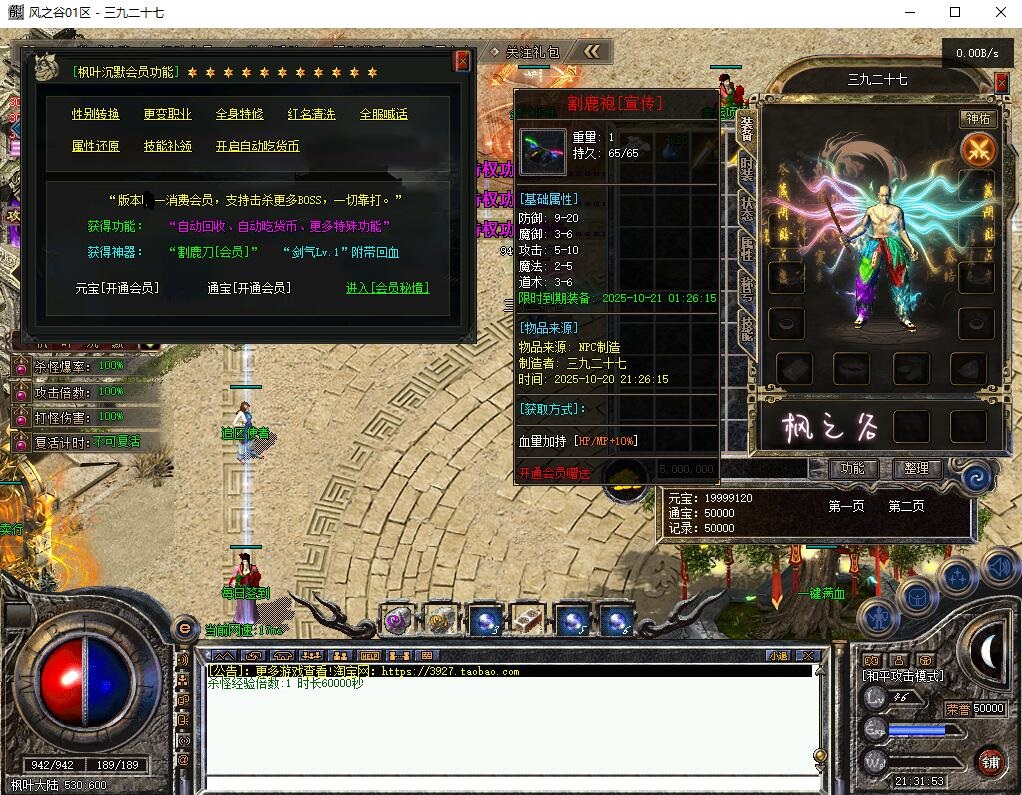Enter the 进入[会员秘境] member realm
This screenshot has width=1022, height=795.
(x=387, y=288)
